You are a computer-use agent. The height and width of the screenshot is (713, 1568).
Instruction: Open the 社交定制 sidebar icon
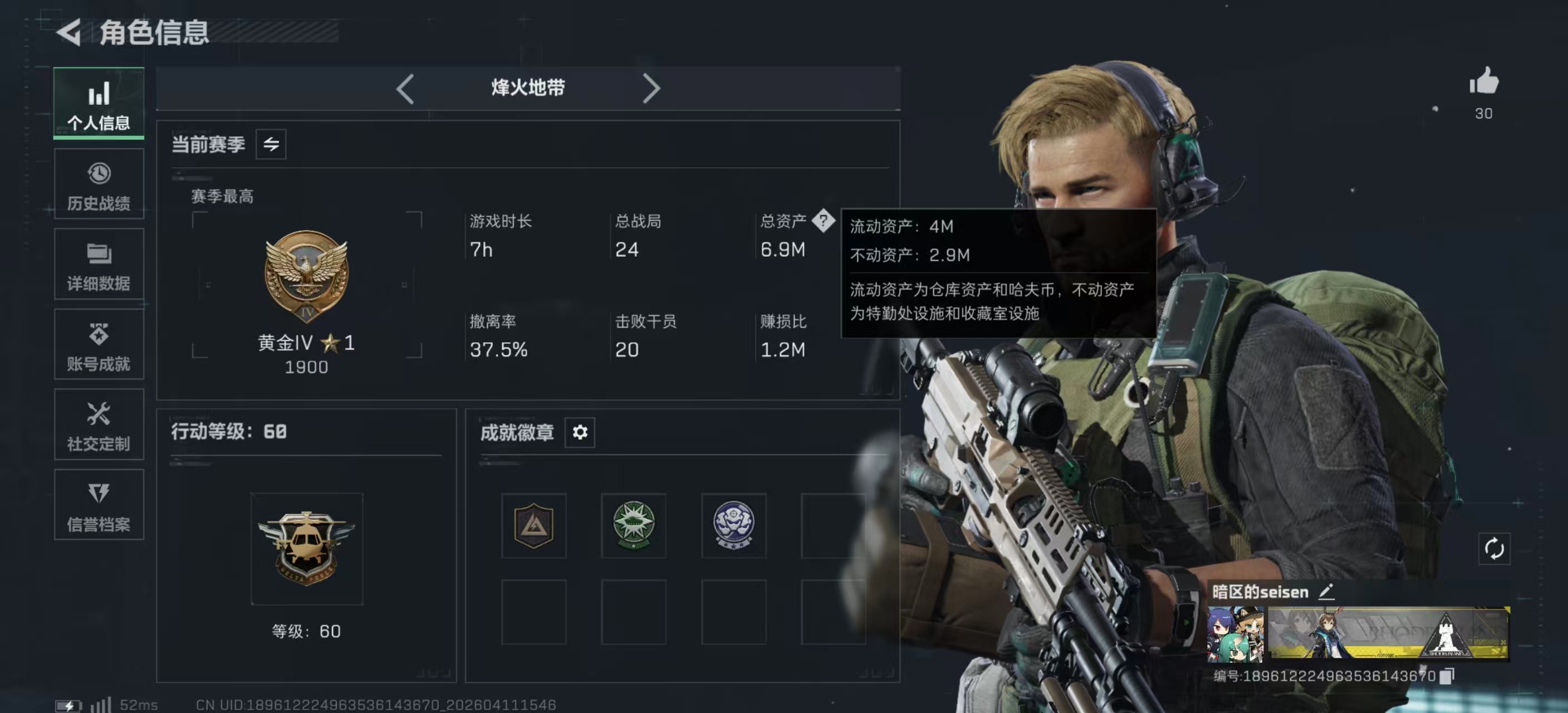click(99, 425)
